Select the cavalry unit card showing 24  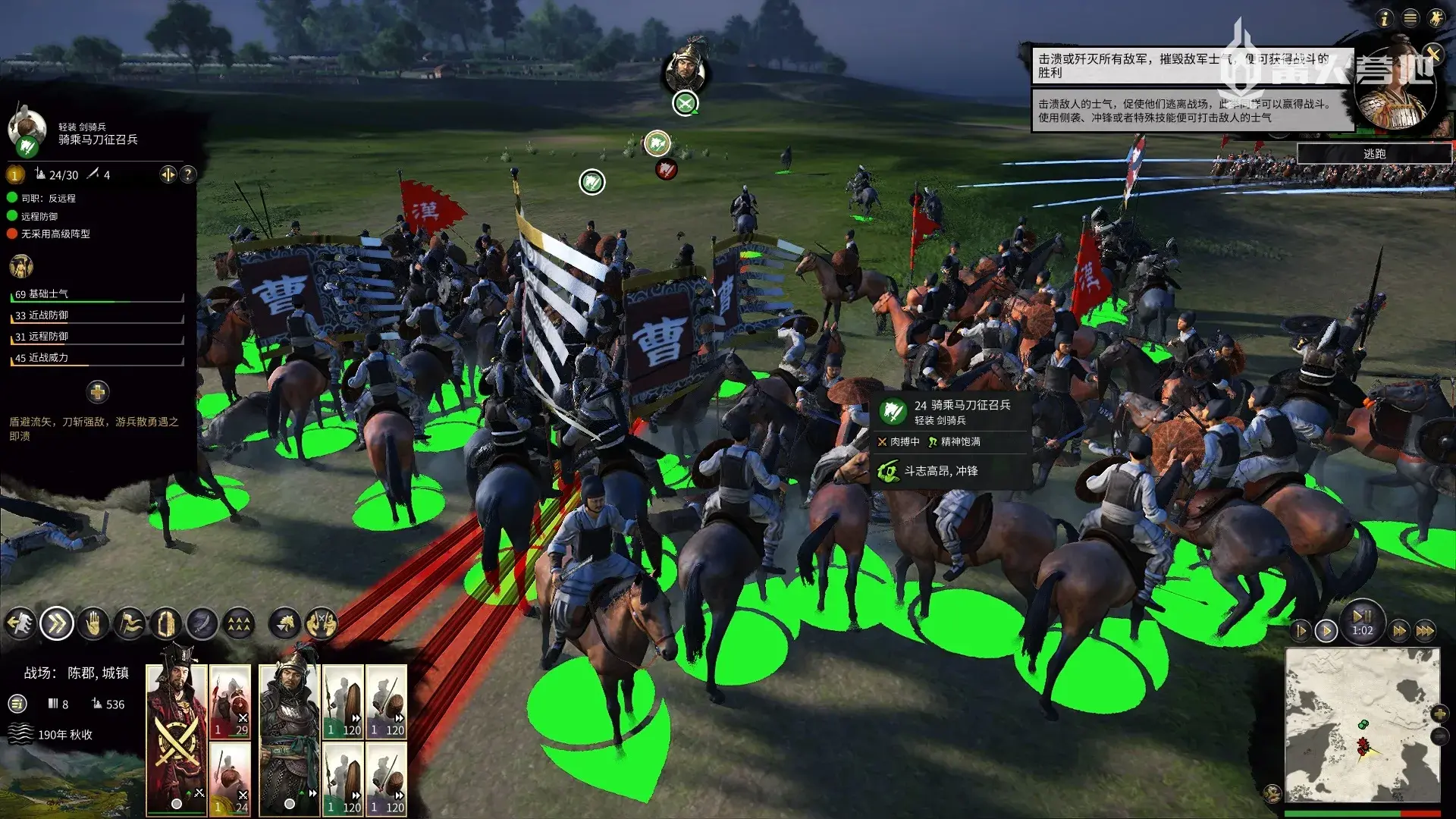coord(230,778)
